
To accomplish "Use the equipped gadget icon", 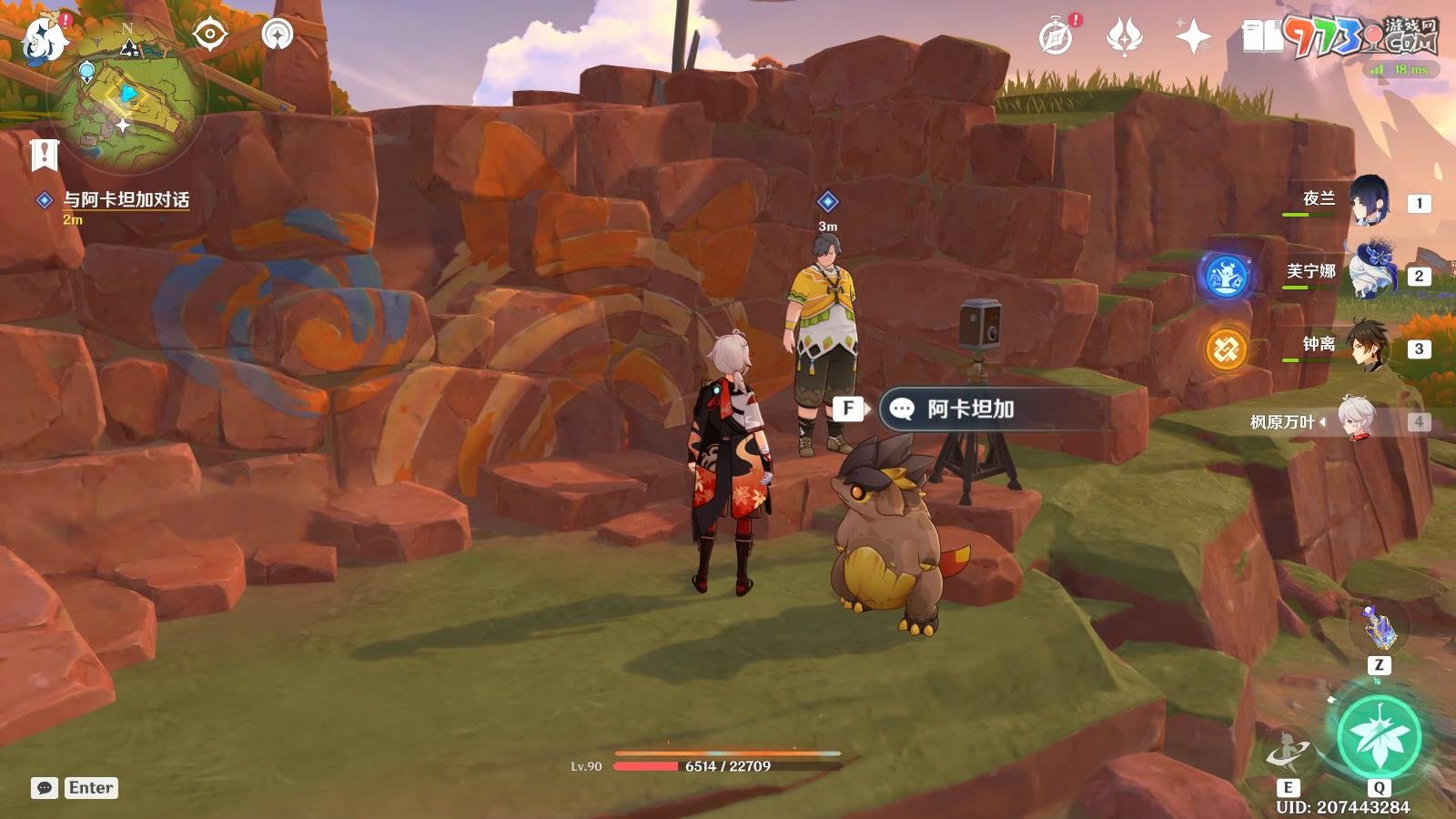I will (1379, 628).
